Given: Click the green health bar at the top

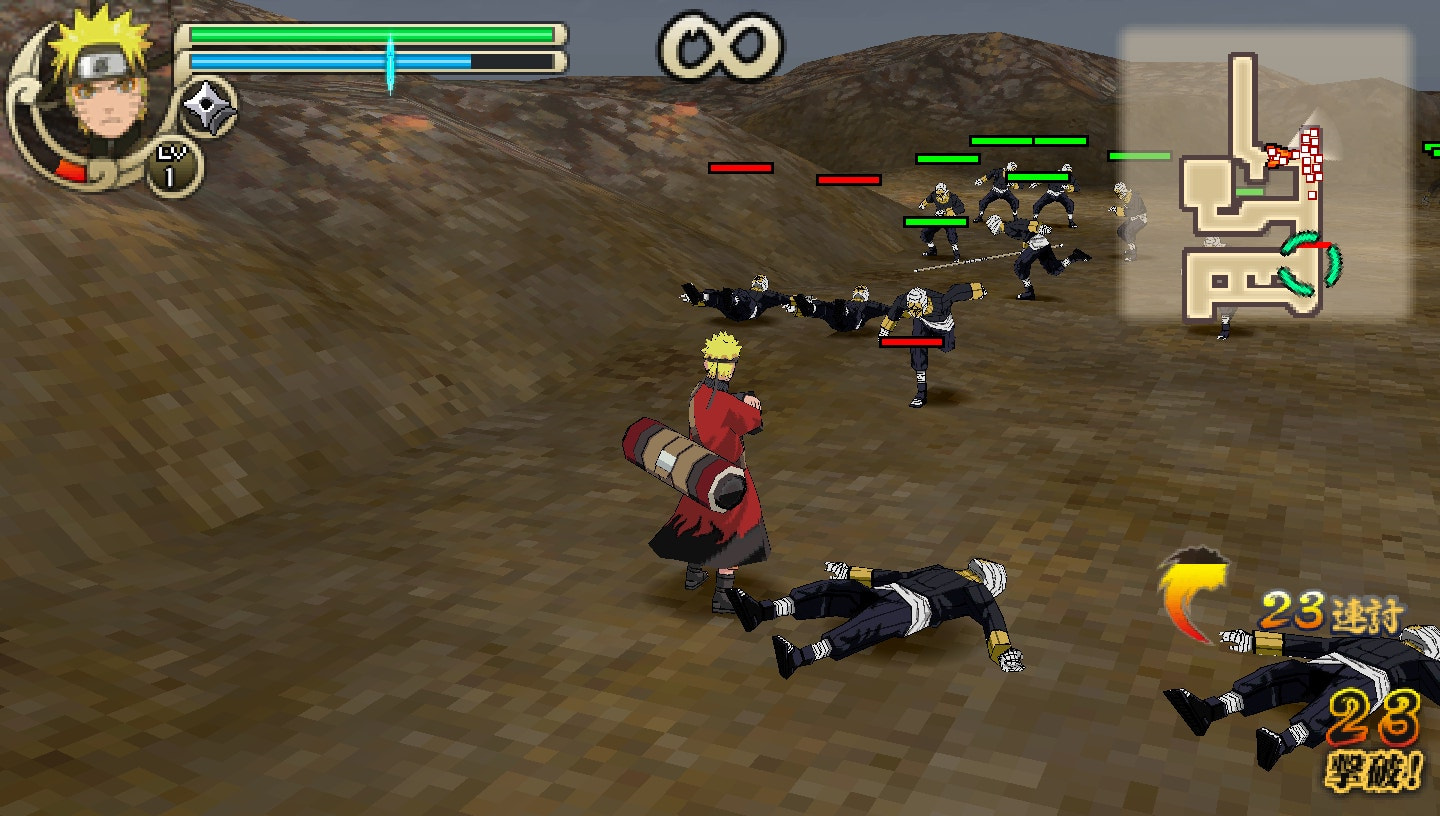Looking at the screenshot, I should [370, 35].
